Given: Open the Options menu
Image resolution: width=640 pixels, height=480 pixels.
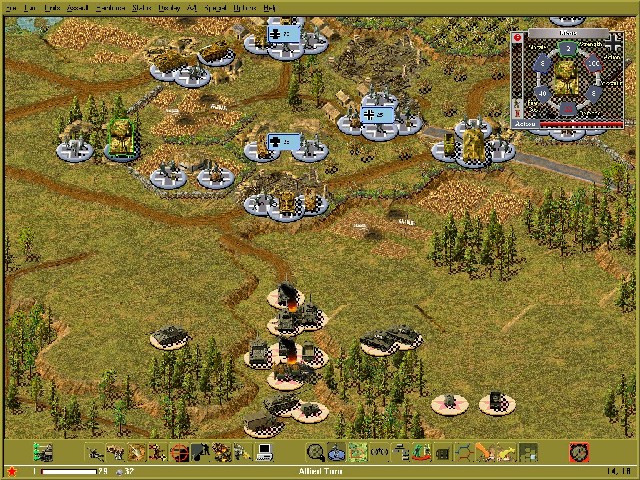Looking at the screenshot, I should tap(243, 7).
